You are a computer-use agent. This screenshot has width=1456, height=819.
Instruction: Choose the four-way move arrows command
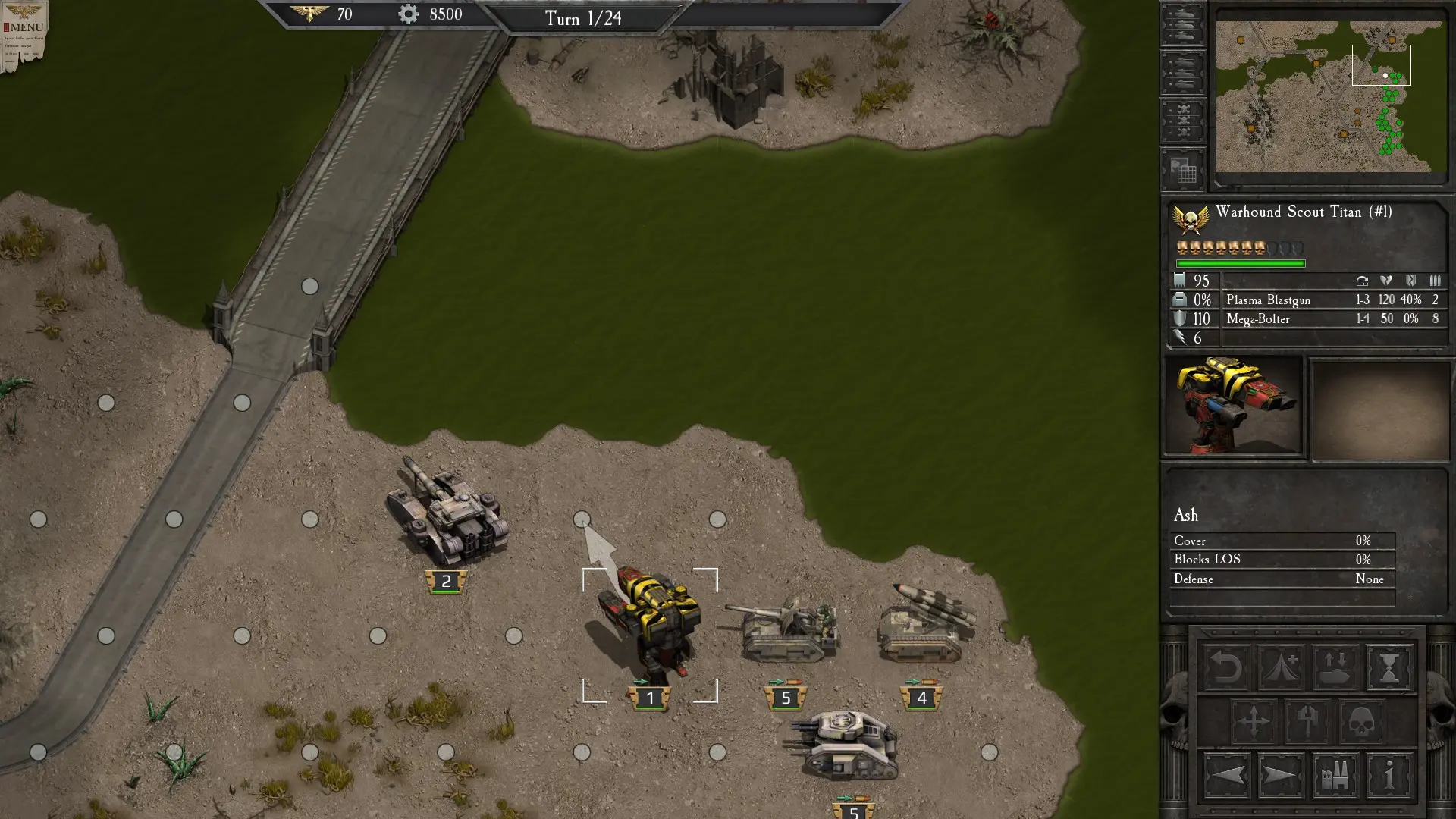[1254, 721]
